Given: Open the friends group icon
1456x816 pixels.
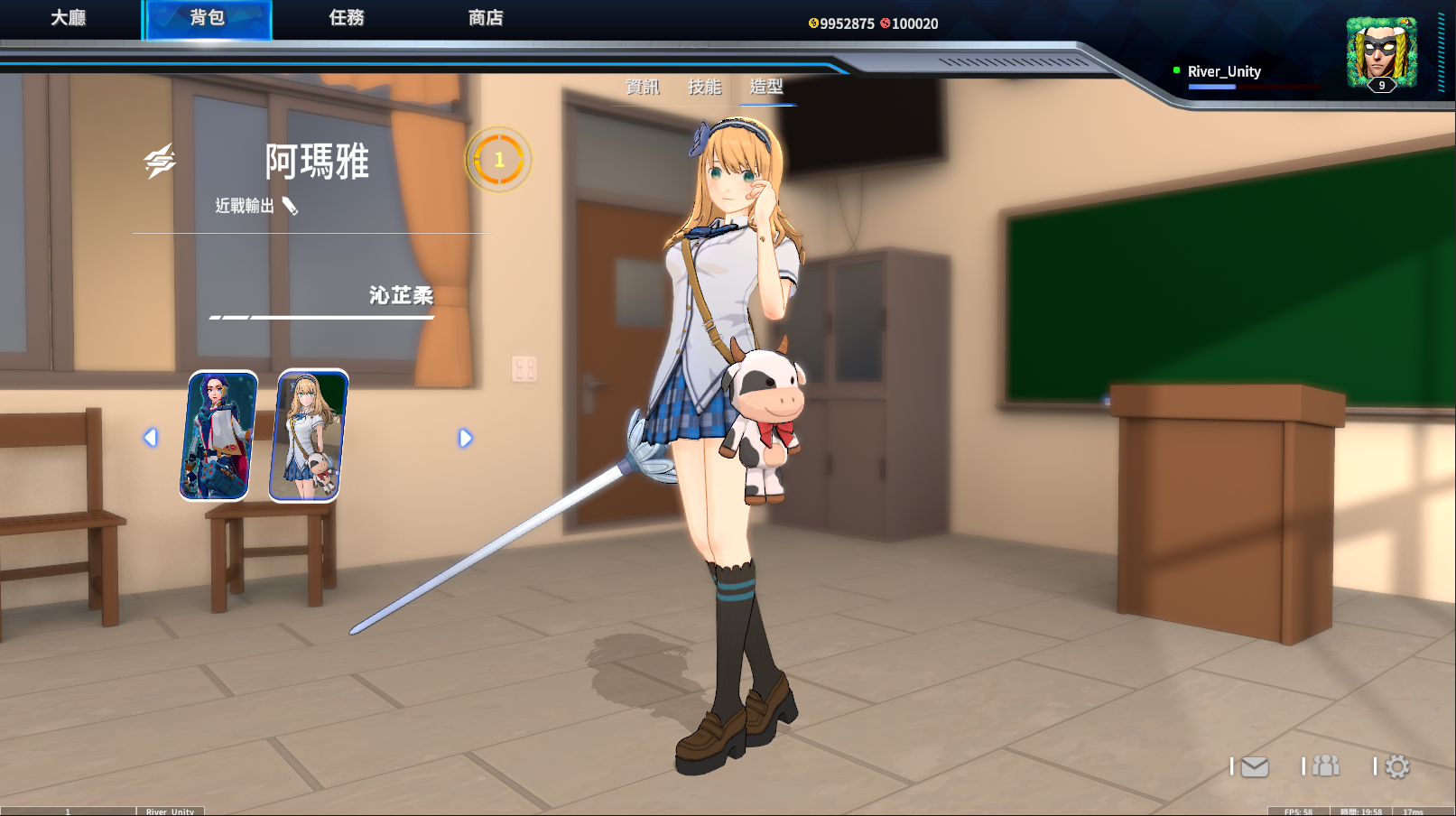Looking at the screenshot, I should 1325,766.
